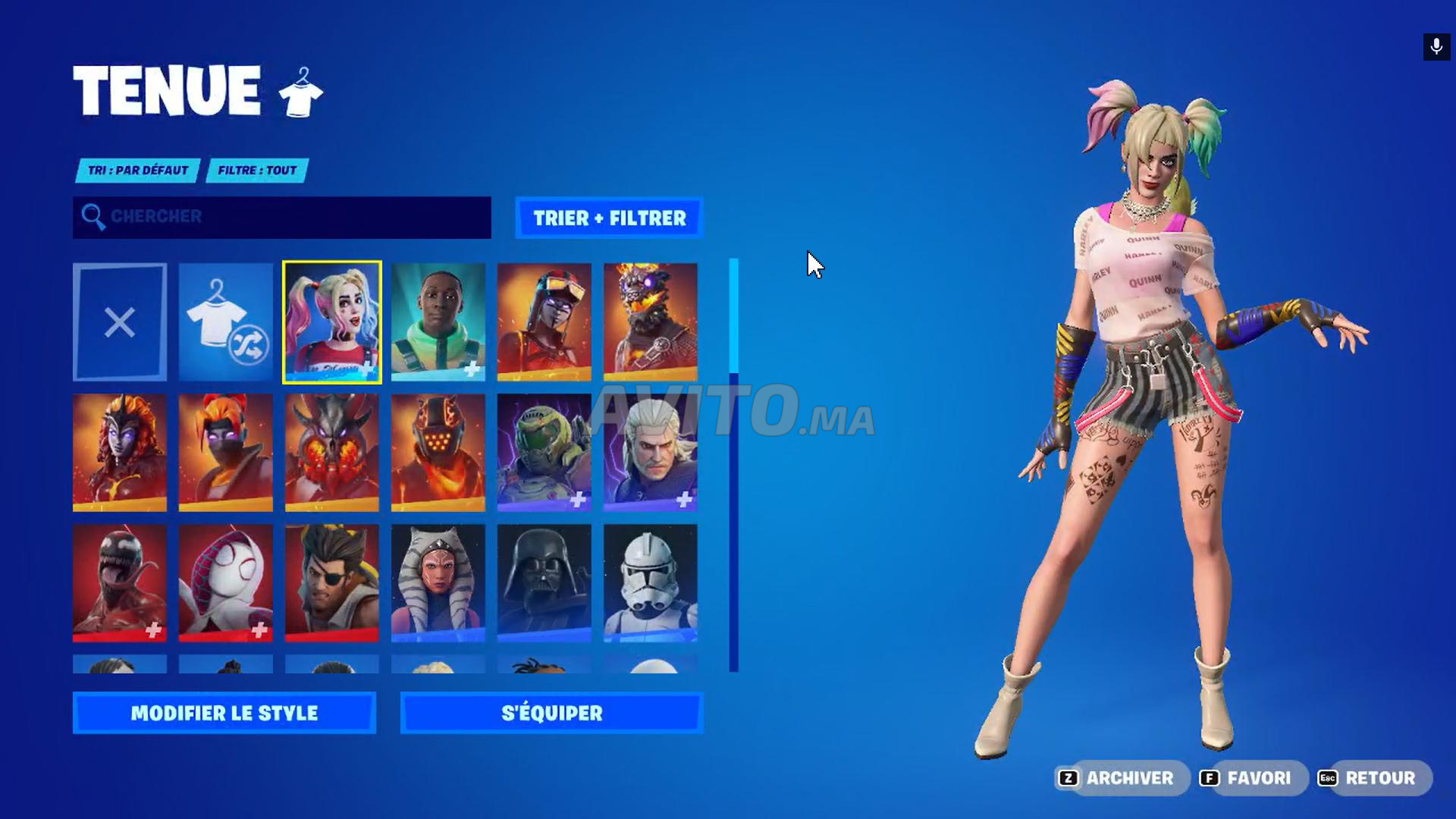Select the eyepatch Snake outfit tile
Viewport: 1456px width, 819px height.
332,583
